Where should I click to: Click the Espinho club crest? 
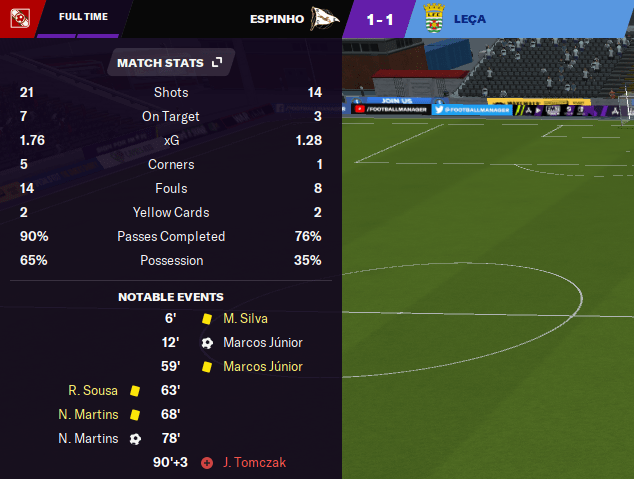(325, 17)
